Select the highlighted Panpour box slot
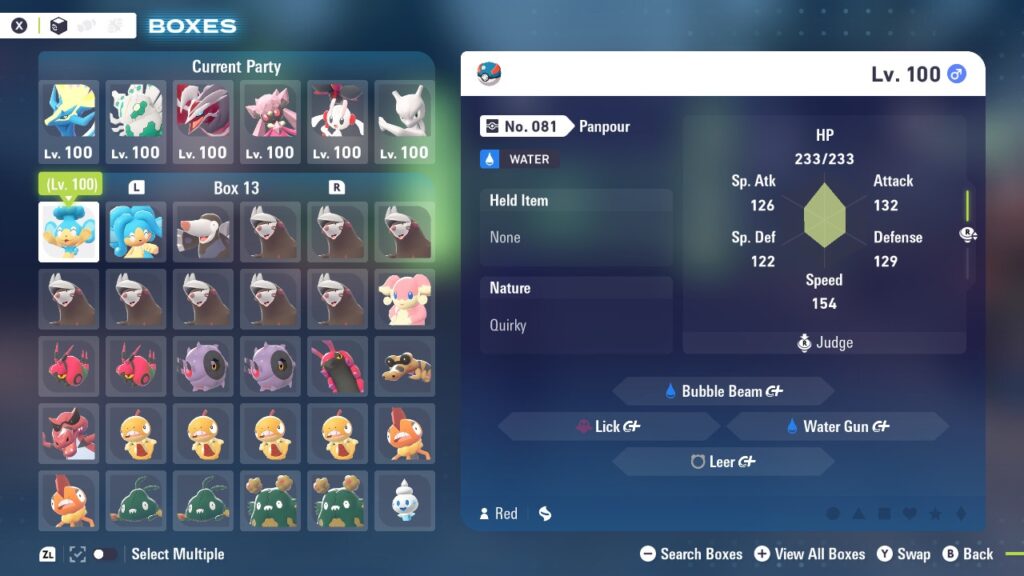The width and height of the screenshot is (1024, 576). 69,232
